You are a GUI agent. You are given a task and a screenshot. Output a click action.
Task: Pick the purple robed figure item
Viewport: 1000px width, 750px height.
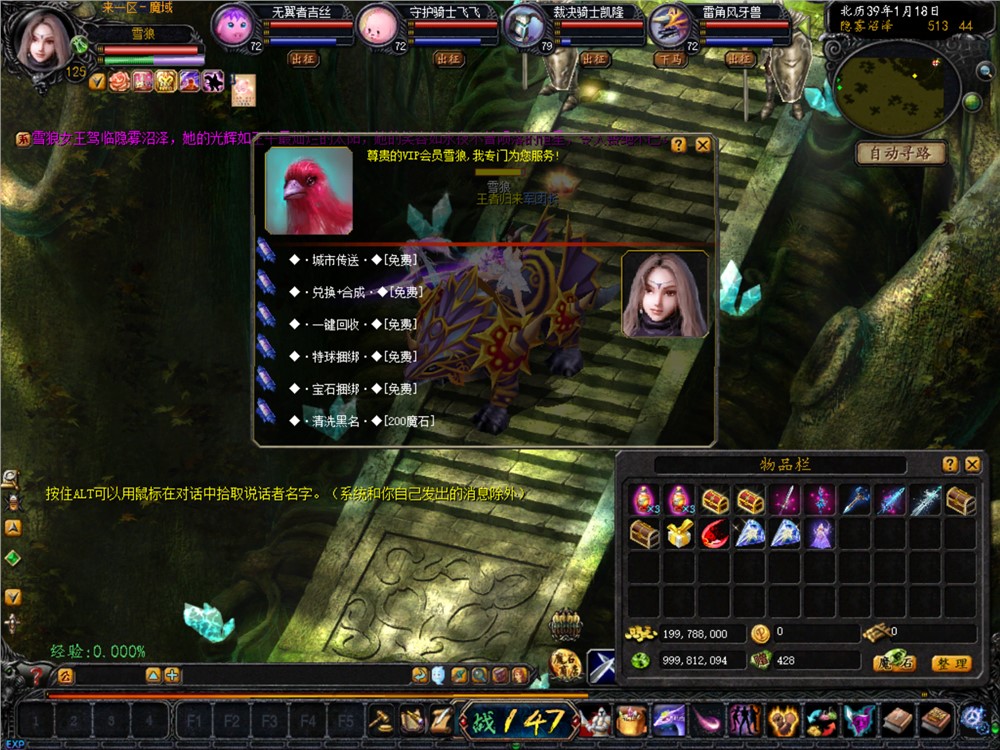coord(819,534)
